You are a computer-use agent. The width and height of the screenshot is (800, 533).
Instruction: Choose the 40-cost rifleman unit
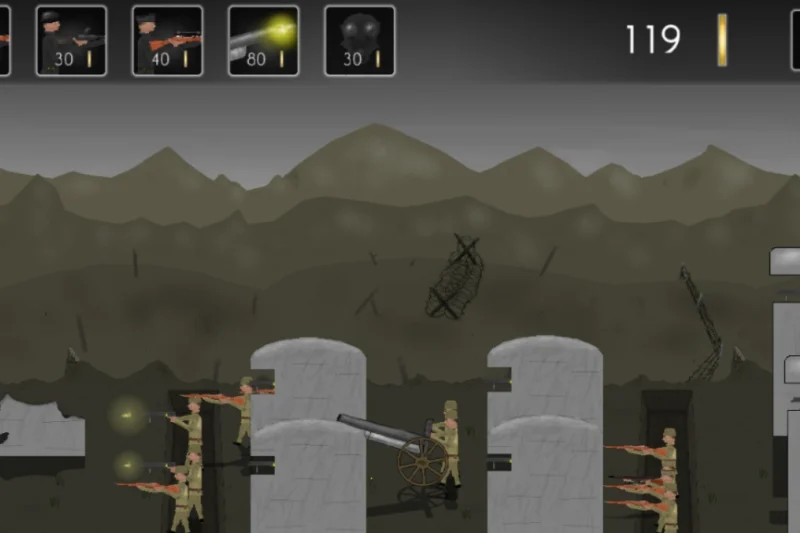point(167,40)
